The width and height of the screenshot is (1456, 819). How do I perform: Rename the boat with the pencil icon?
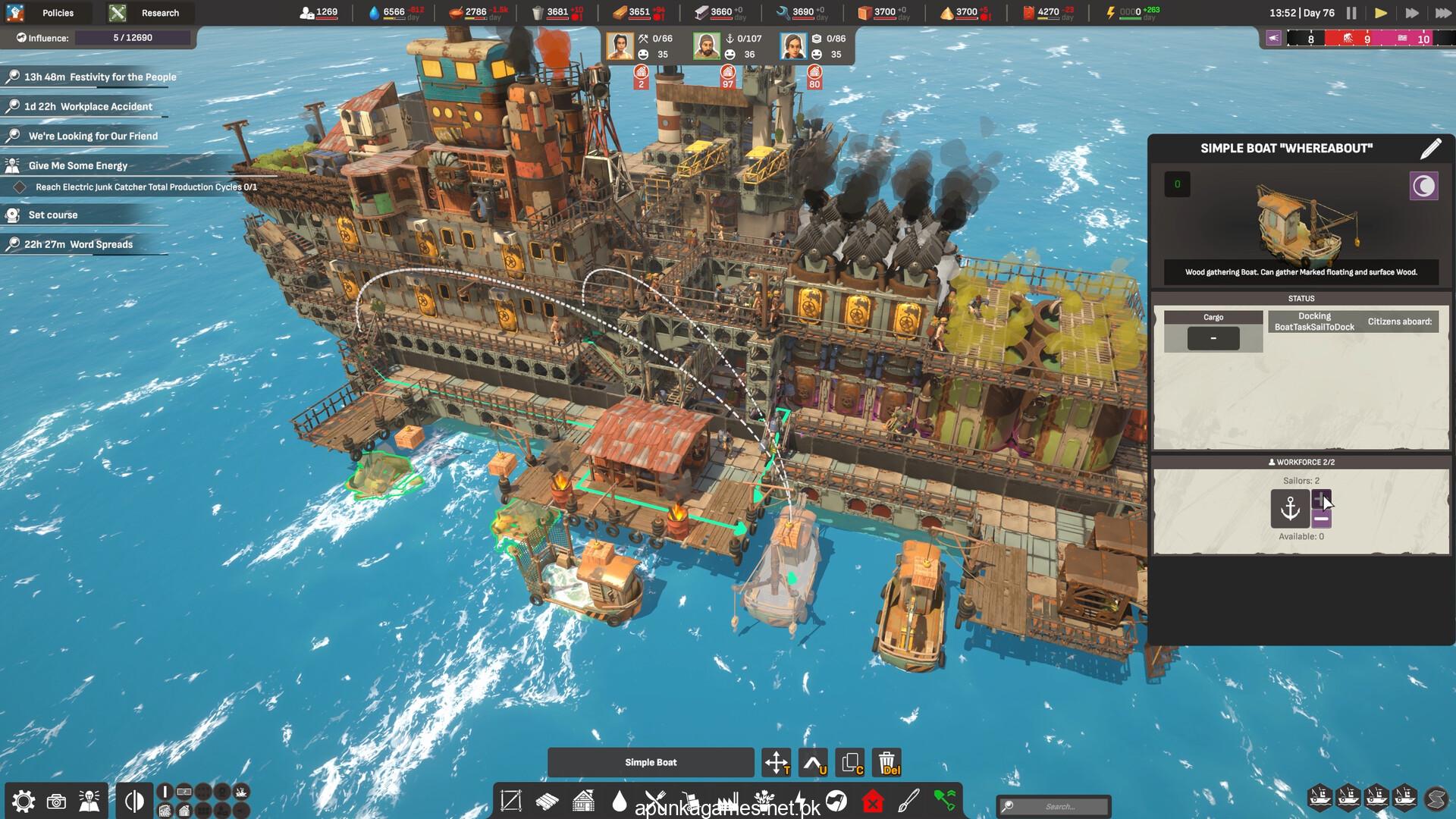pos(1430,149)
